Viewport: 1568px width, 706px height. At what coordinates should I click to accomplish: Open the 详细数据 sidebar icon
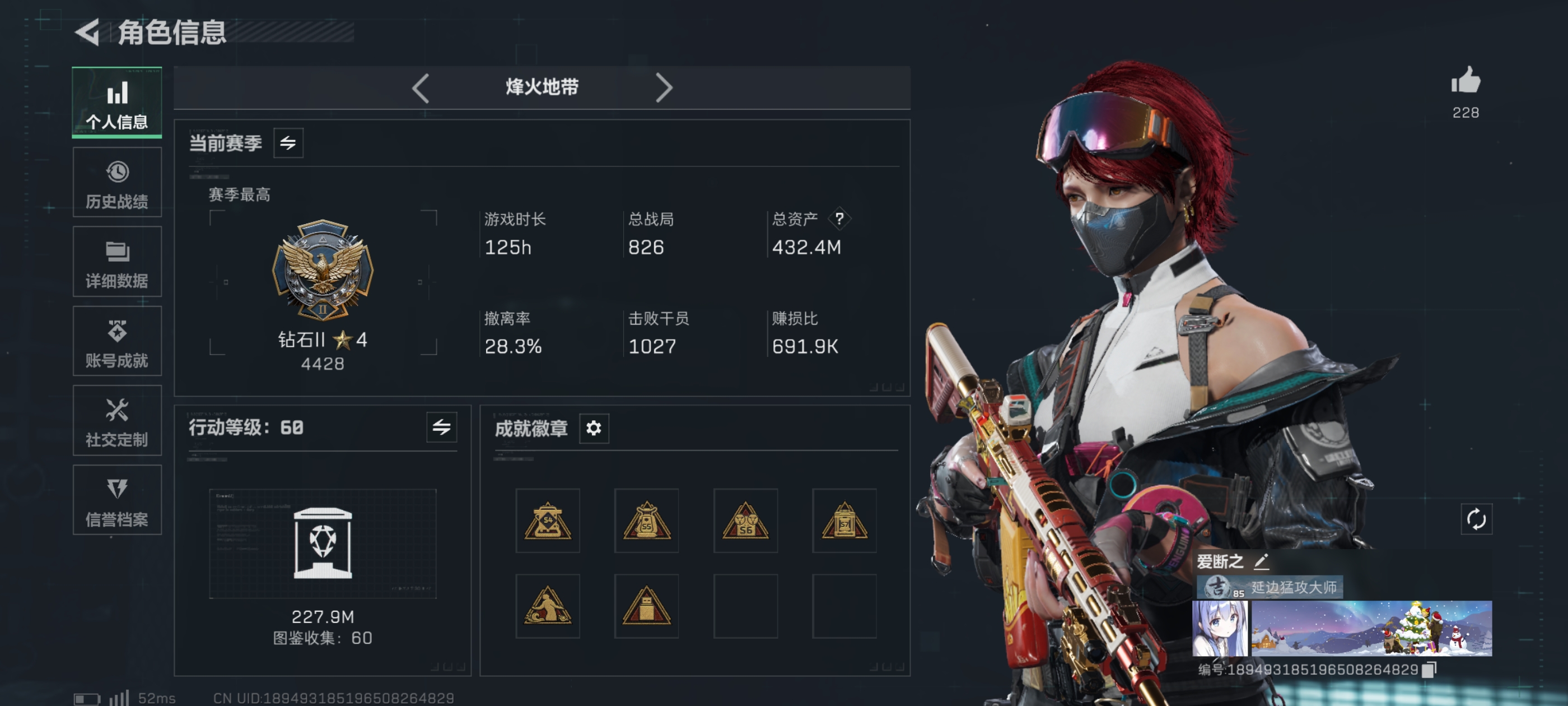click(117, 262)
